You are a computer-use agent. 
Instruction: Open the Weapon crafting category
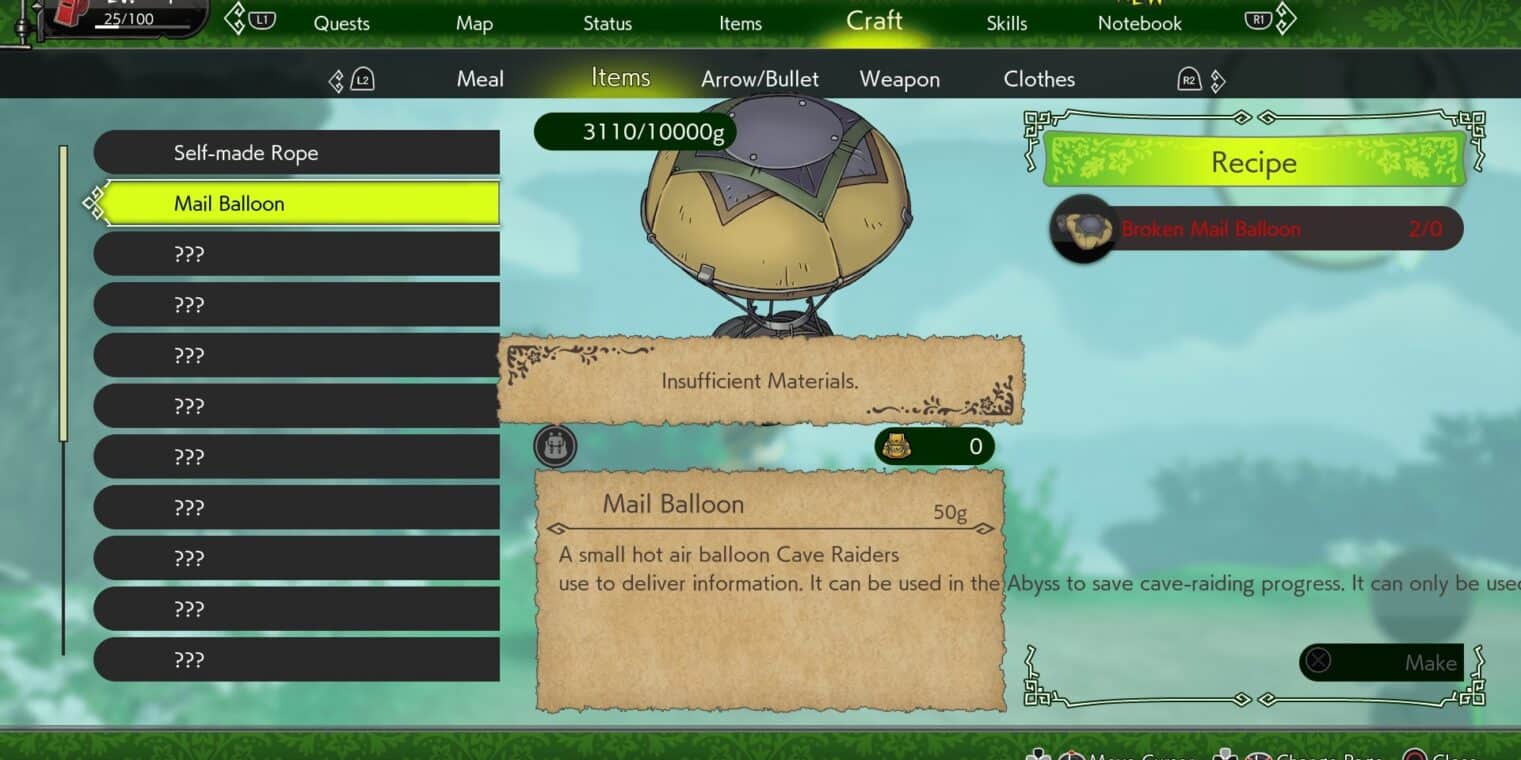tap(899, 79)
